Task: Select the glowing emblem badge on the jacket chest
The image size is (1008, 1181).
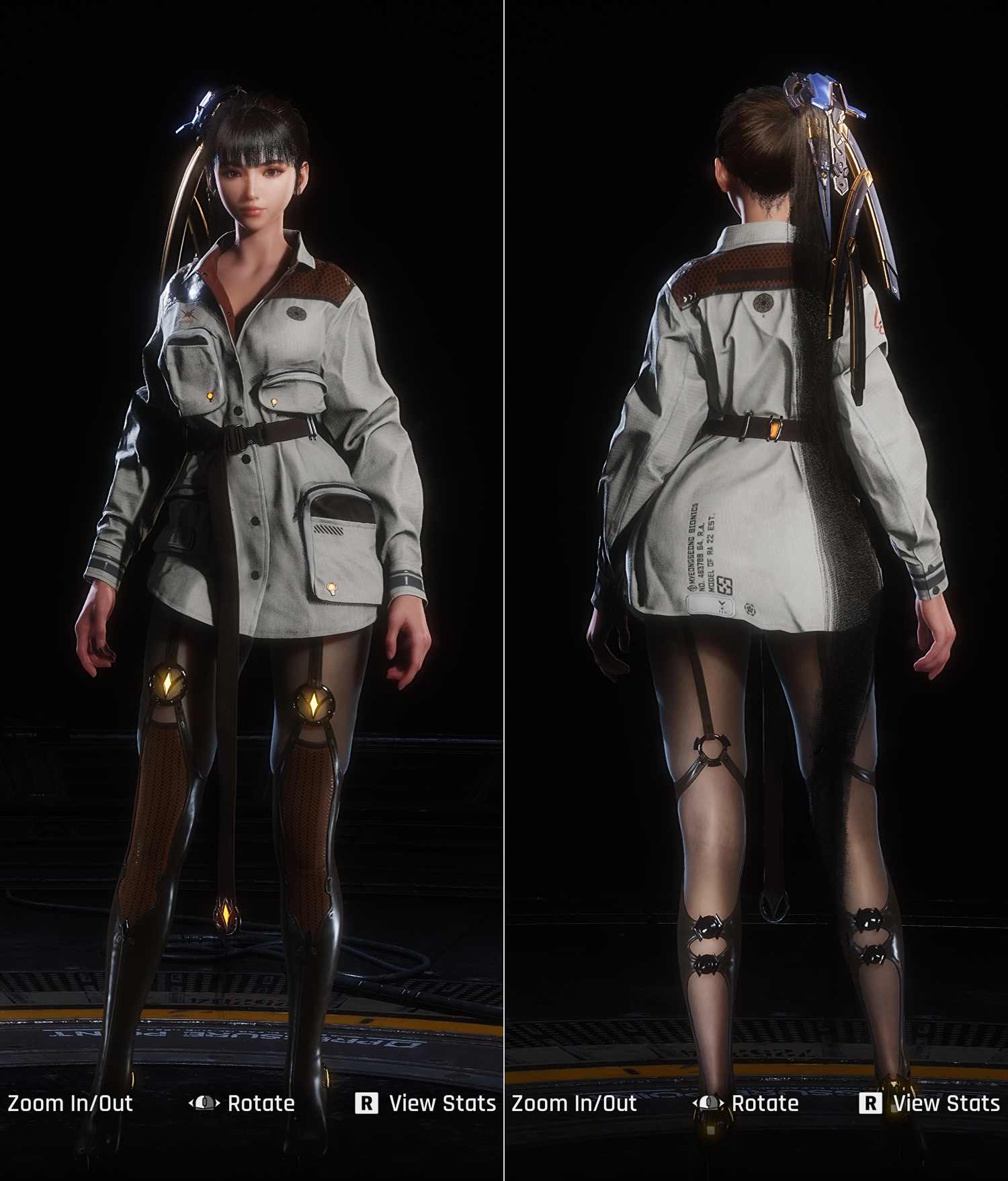Action: tap(297, 313)
